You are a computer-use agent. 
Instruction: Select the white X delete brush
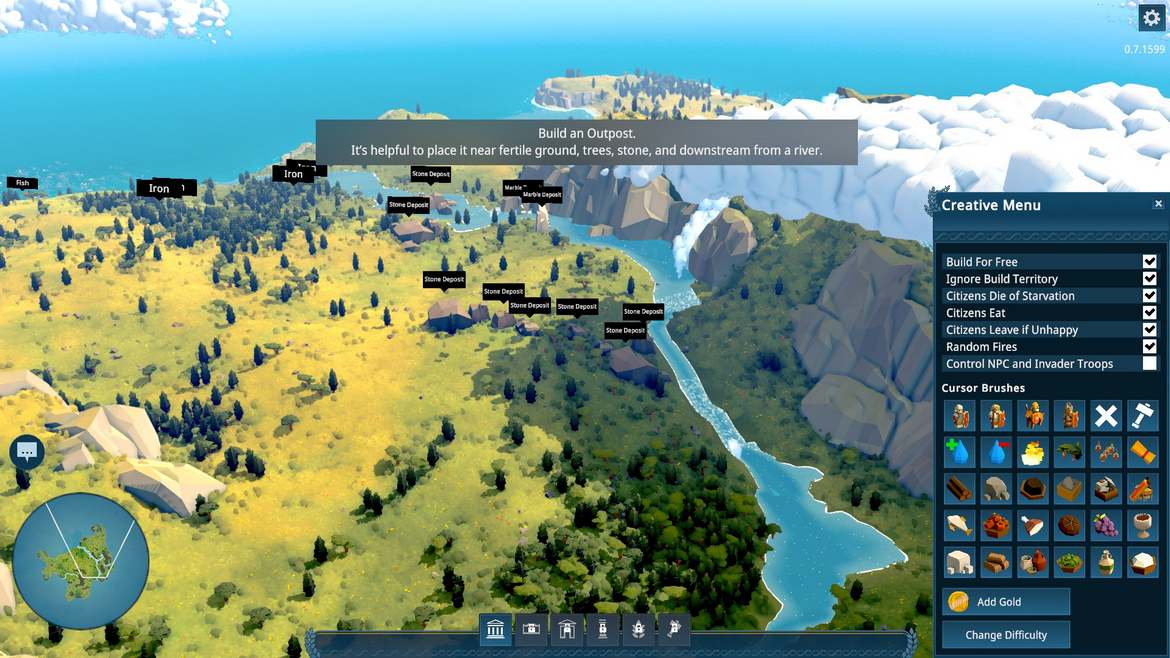[x=1105, y=415]
